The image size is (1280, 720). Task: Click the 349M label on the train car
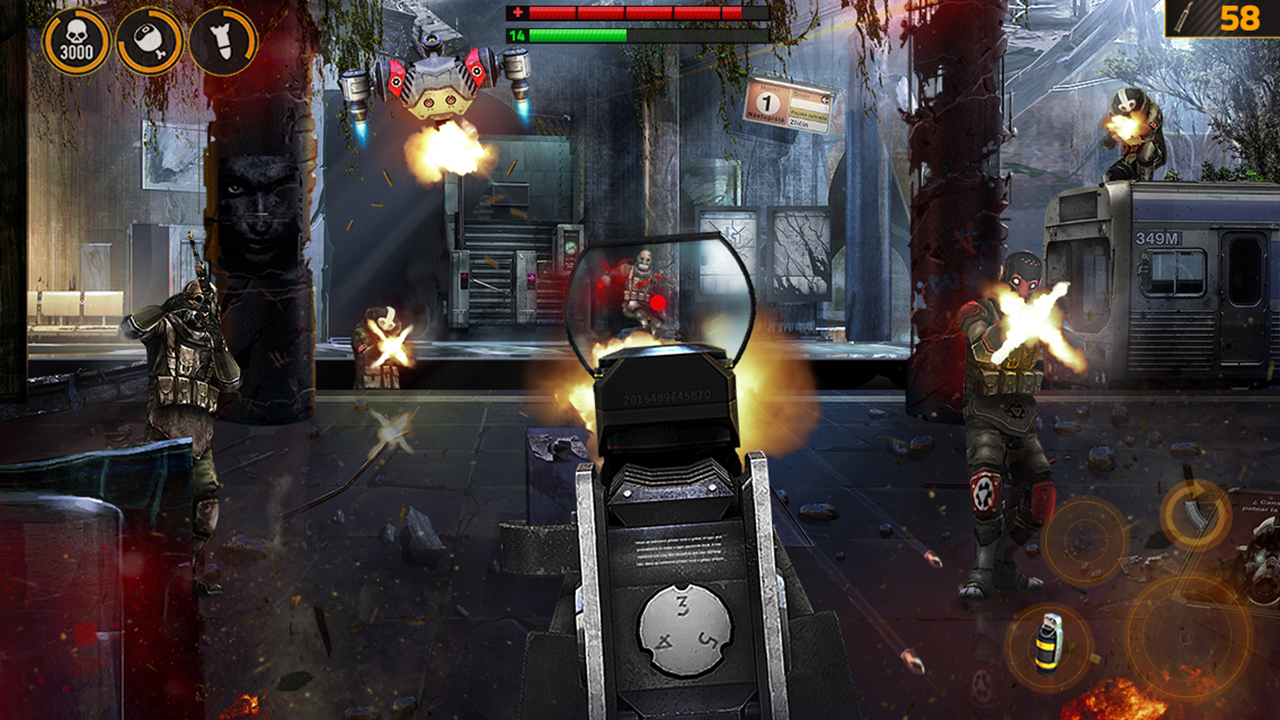point(1158,240)
